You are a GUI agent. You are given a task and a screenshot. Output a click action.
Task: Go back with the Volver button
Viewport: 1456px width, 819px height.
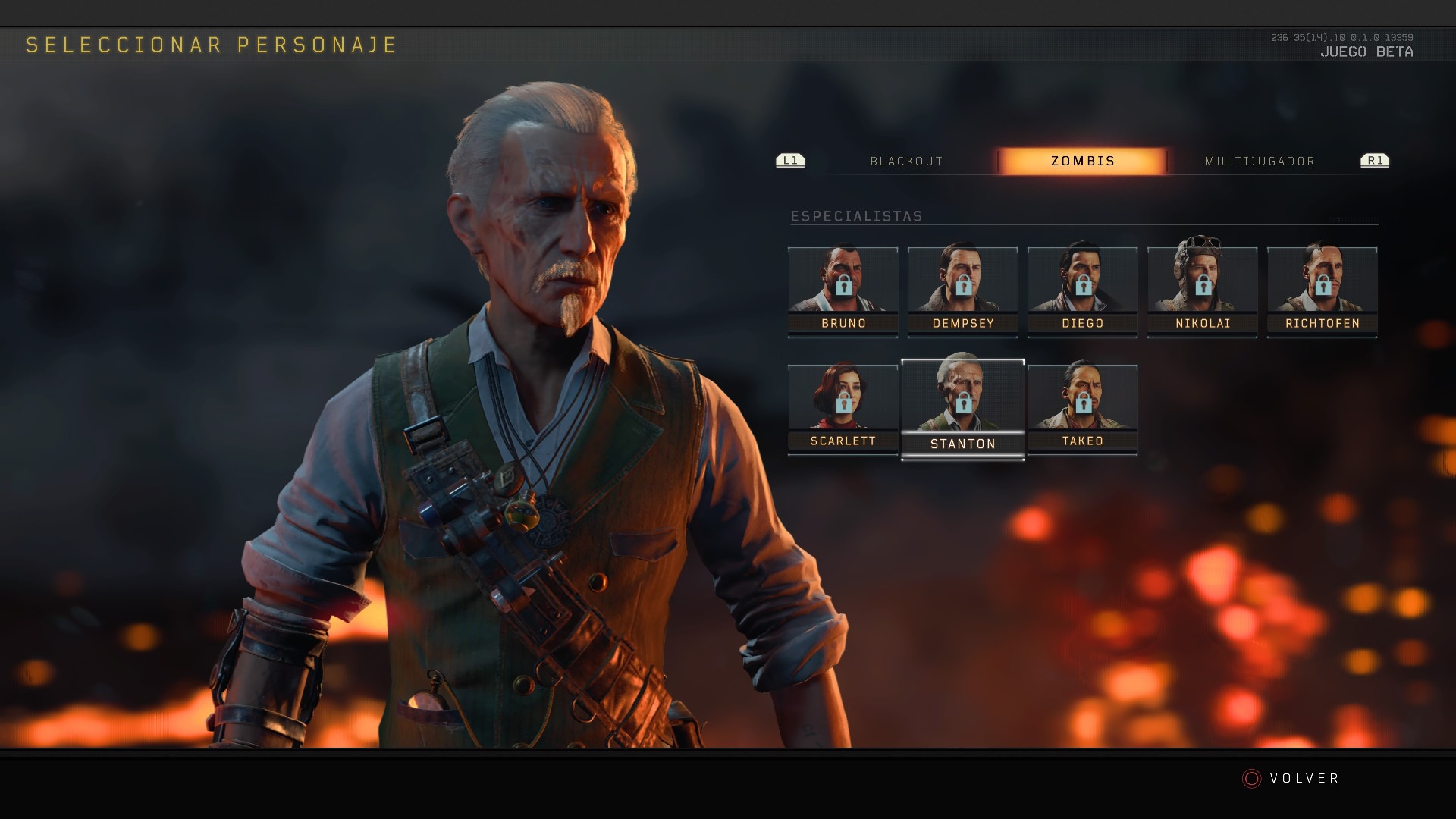coord(1292,779)
